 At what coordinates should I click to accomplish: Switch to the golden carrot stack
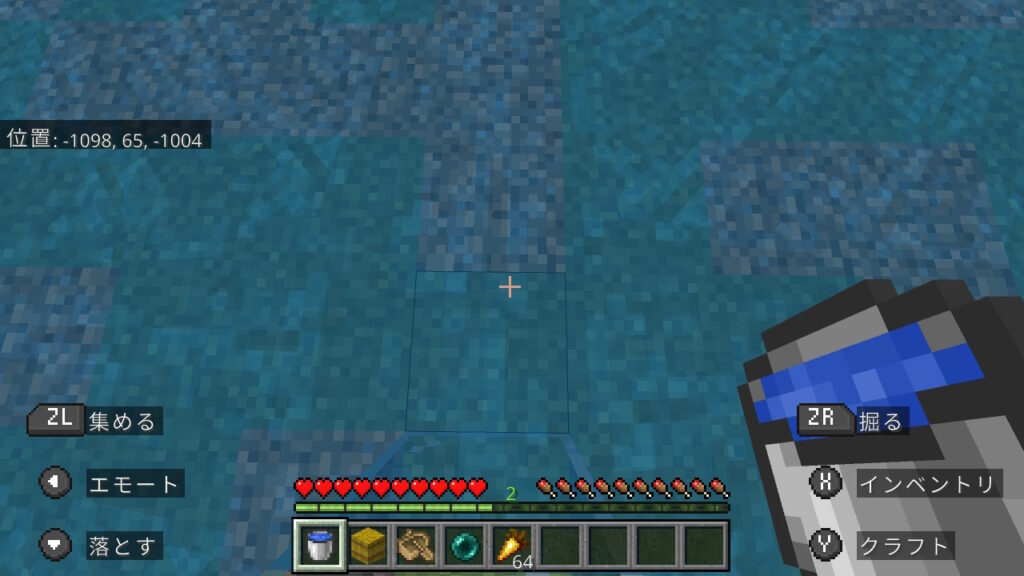pyautogui.click(x=512, y=546)
